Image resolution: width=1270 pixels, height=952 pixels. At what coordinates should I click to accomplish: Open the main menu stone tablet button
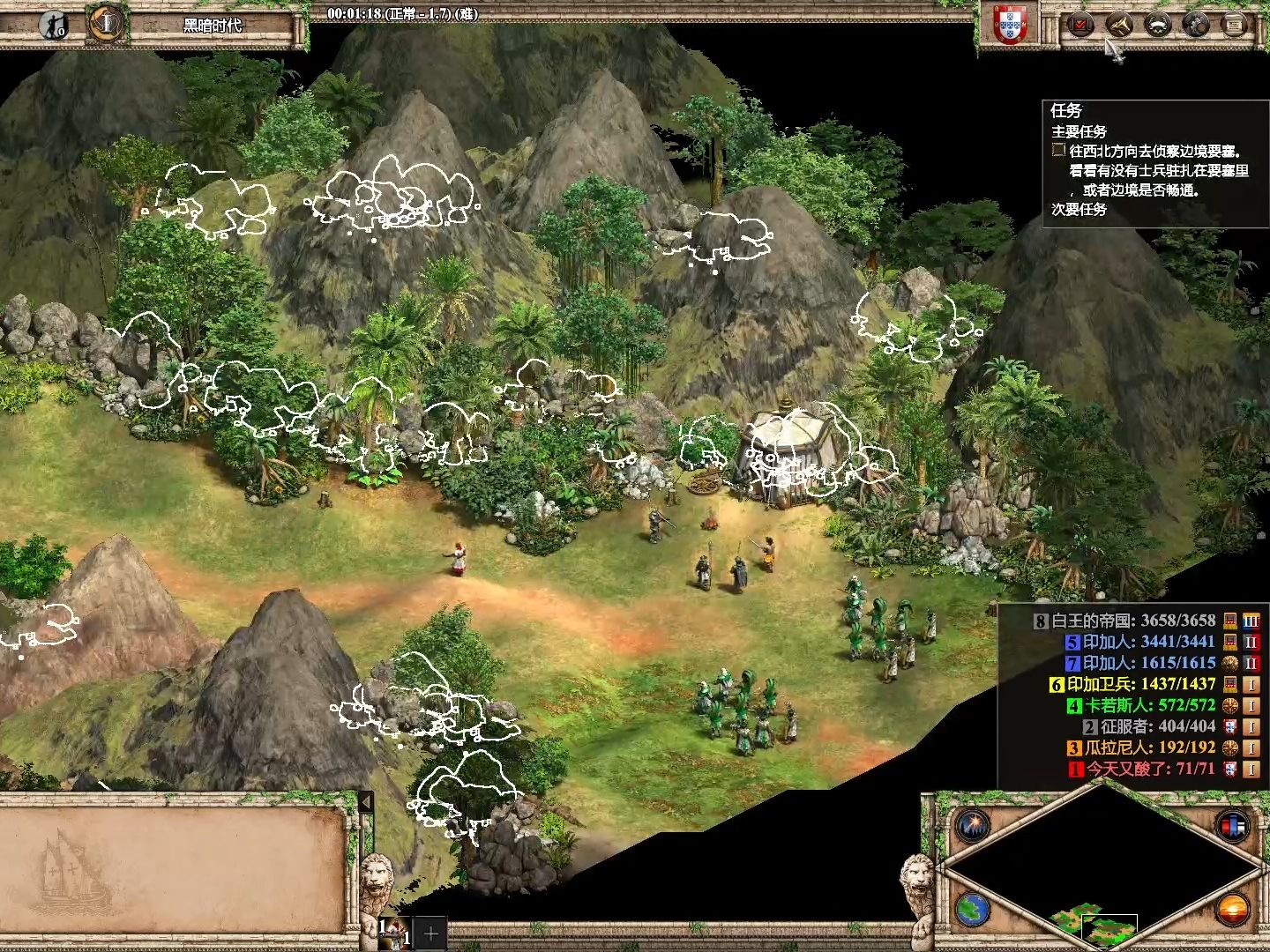click(1235, 25)
